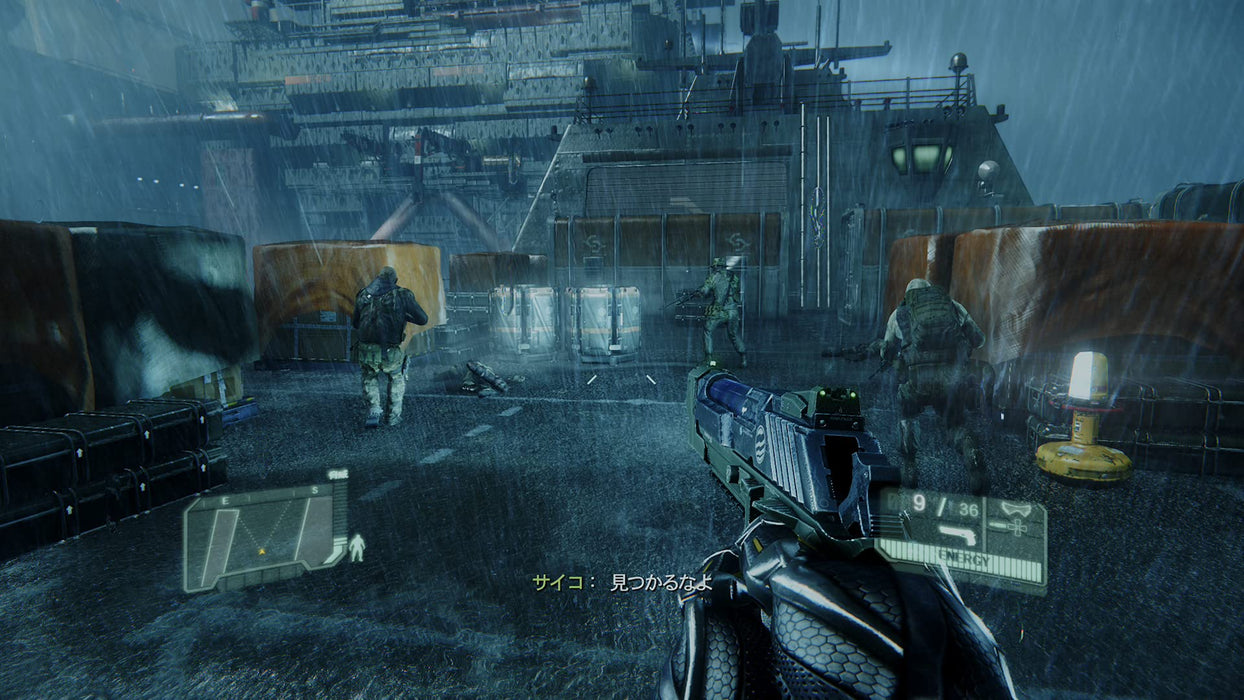
Task: Click the yellow player marker on minimap
Action: (x=262, y=550)
